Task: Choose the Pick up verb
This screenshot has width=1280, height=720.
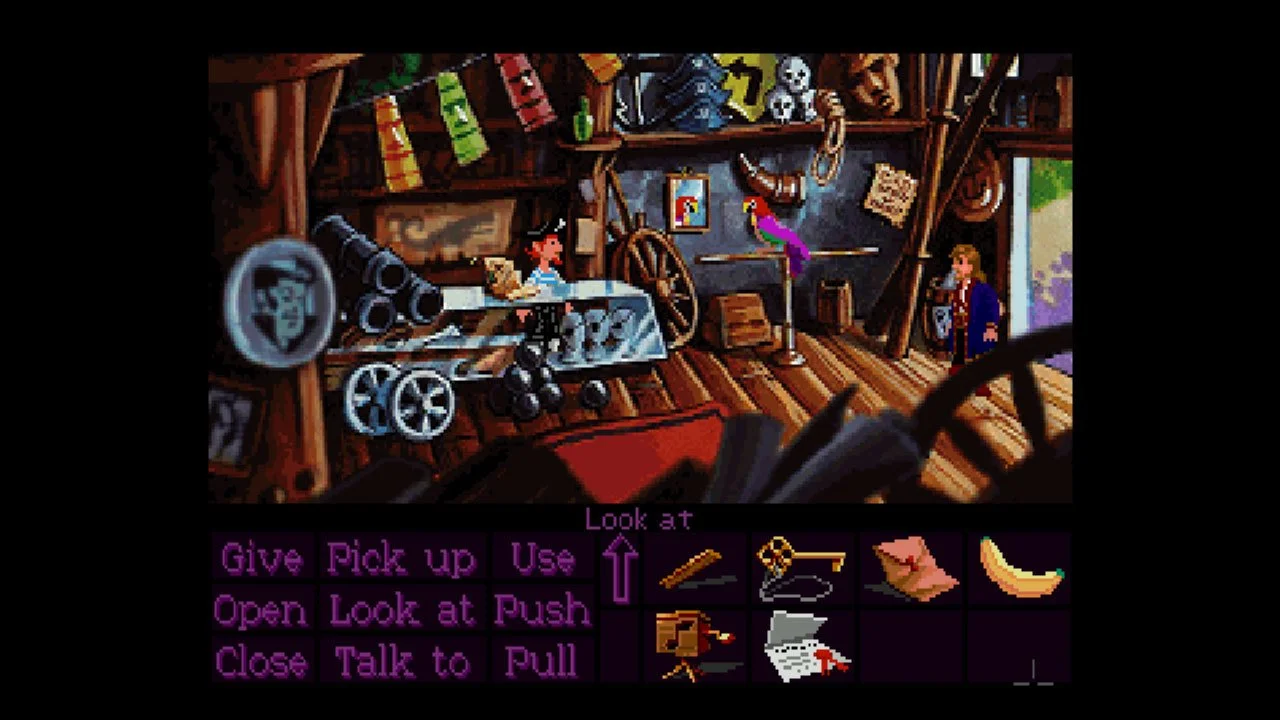Action: [x=402, y=559]
